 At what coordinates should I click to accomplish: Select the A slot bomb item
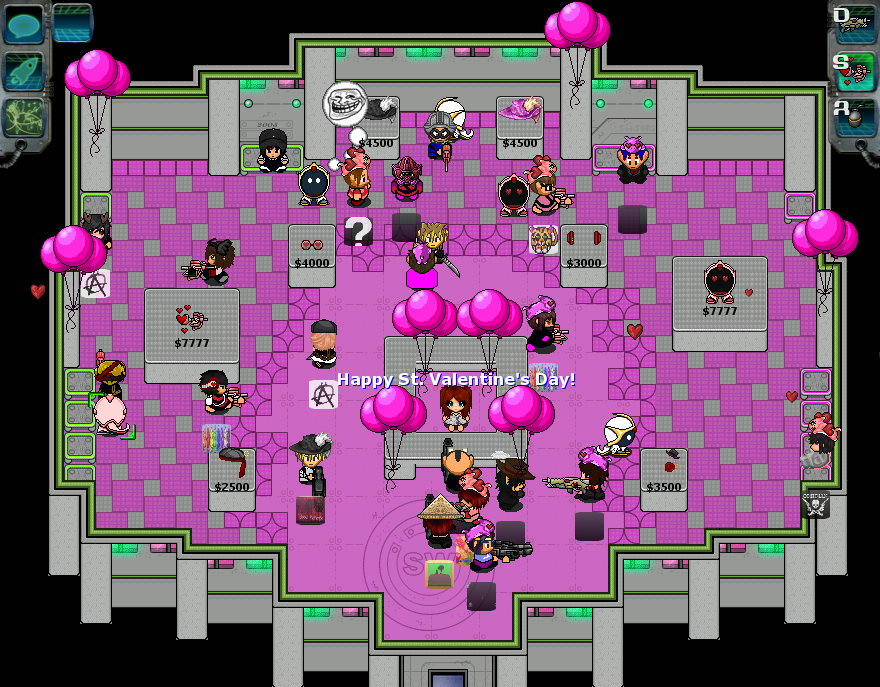(853, 115)
